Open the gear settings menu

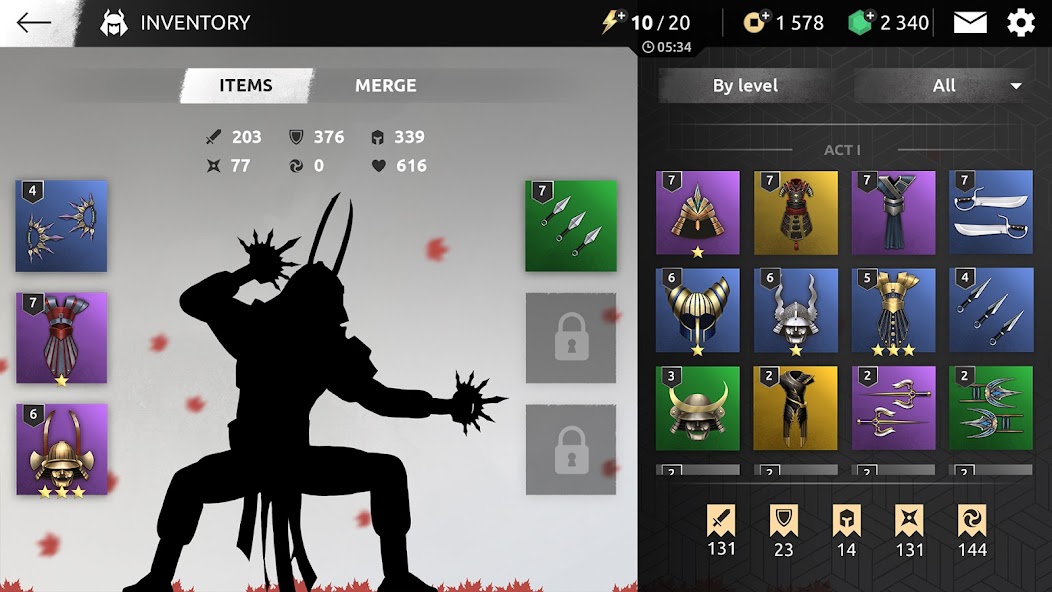[1021, 22]
